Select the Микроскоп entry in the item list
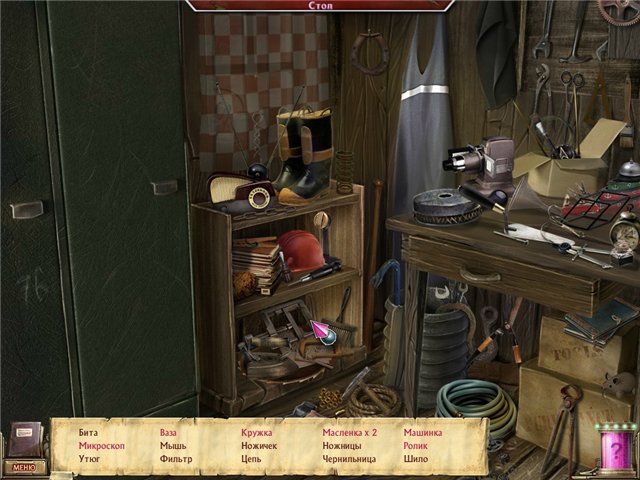This screenshot has height=480, width=640. (102, 446)
